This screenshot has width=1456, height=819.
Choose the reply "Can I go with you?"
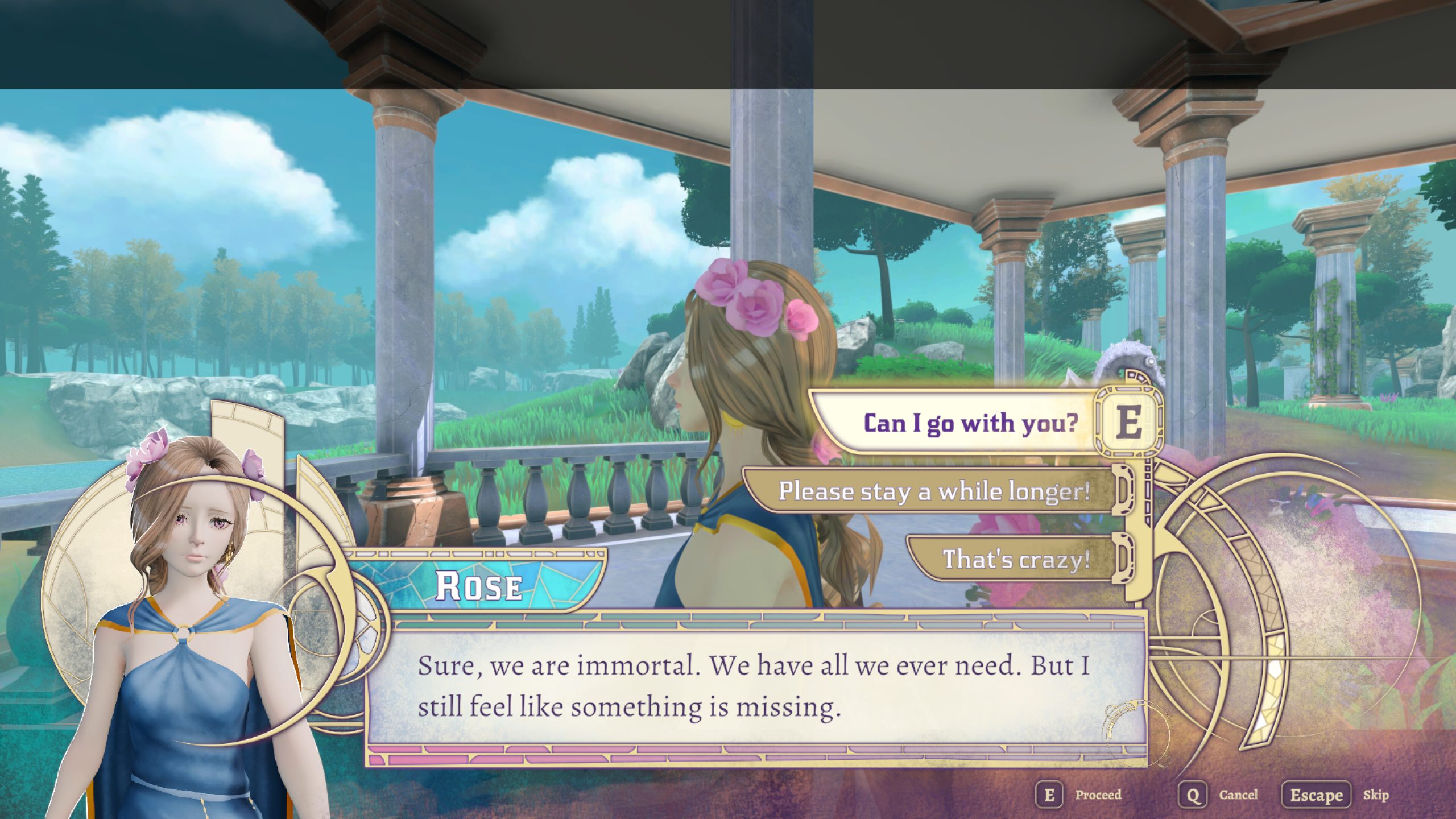tap(970, 423)
